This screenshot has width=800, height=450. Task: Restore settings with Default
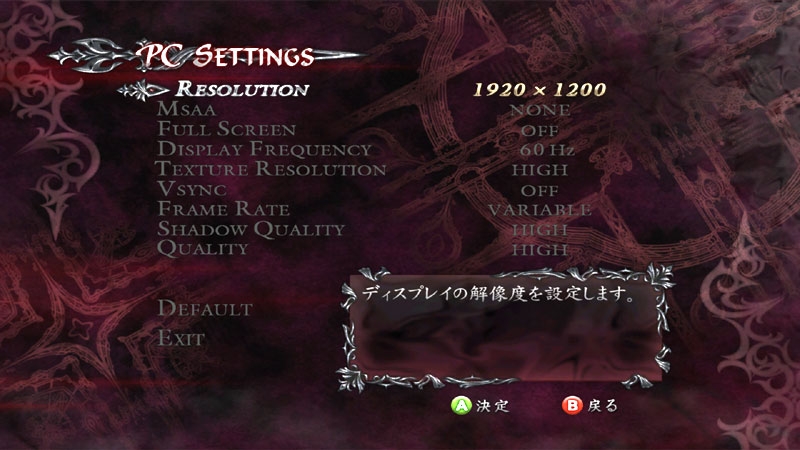pos(205,308)
